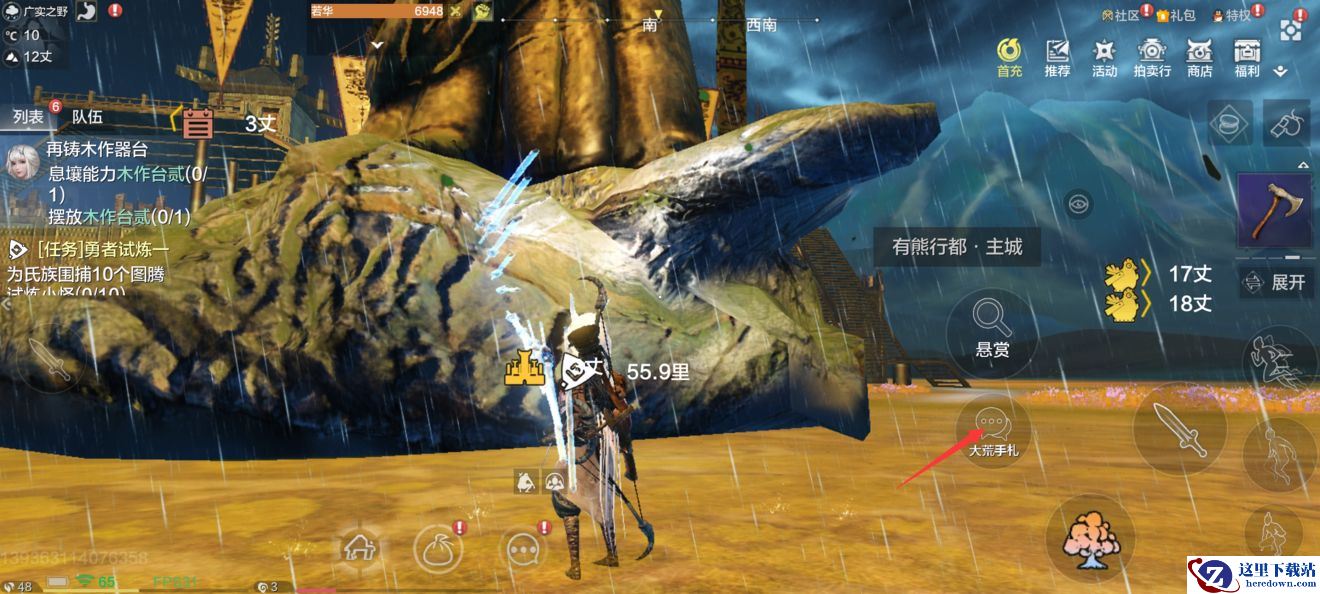Viewport: 1320px width, 594px height.
Task: Open the 礼包 gift pack
Action: point(1176,15)
